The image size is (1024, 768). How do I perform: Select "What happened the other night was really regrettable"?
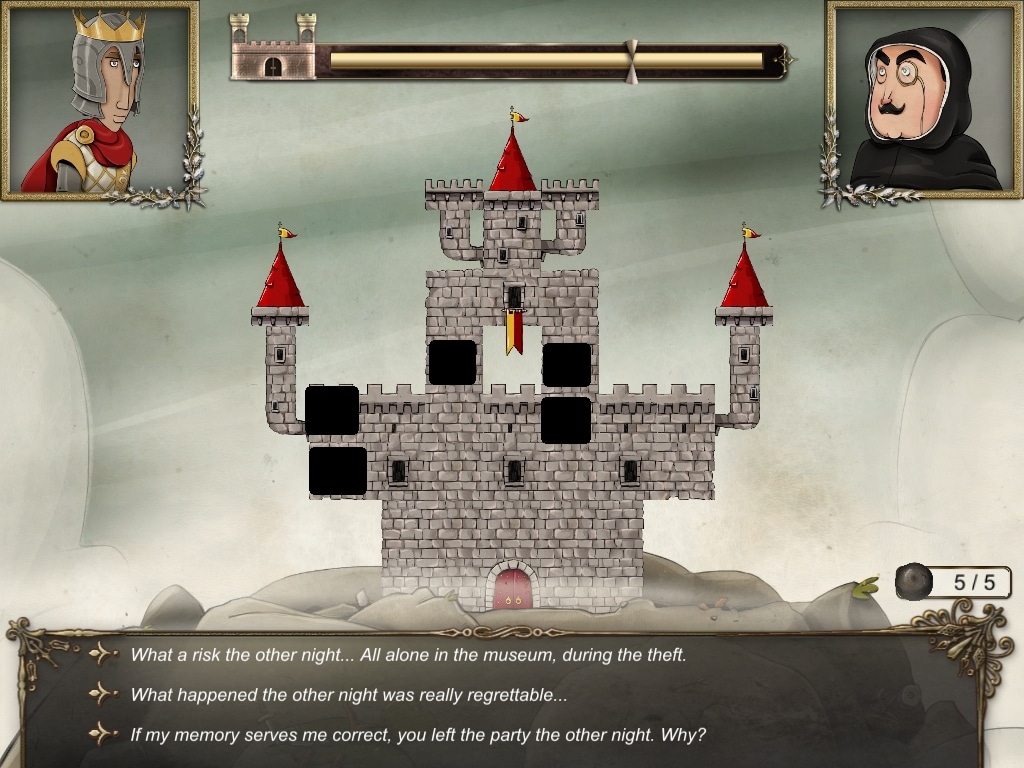point(349,695)
